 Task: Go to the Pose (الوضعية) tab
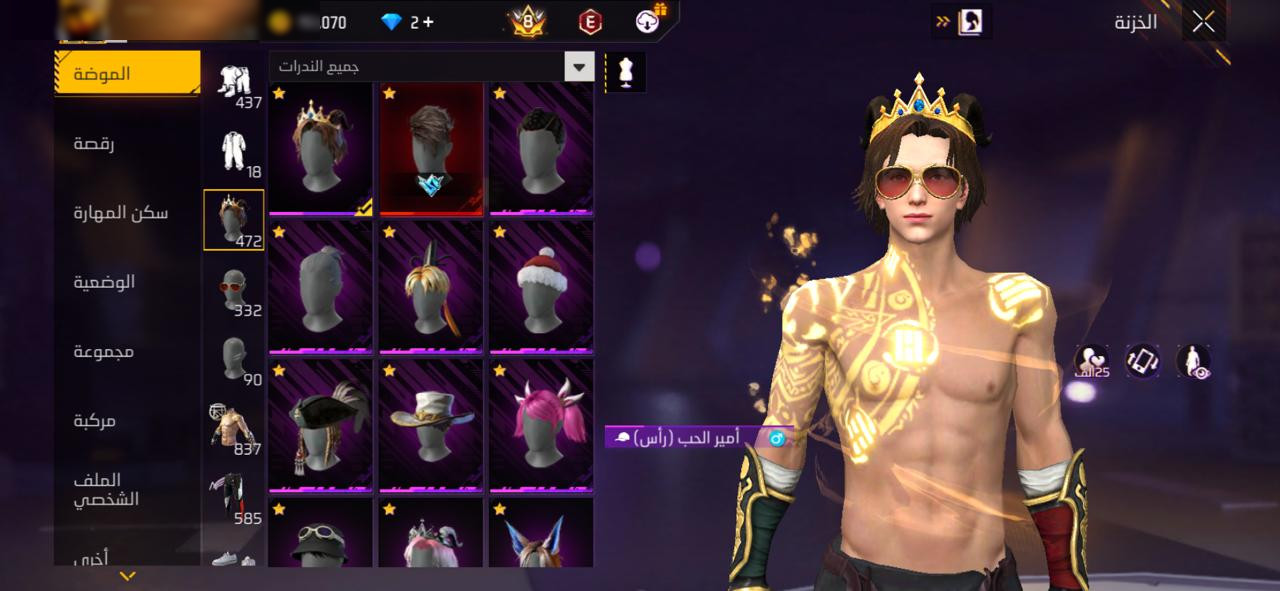(104, 282)
